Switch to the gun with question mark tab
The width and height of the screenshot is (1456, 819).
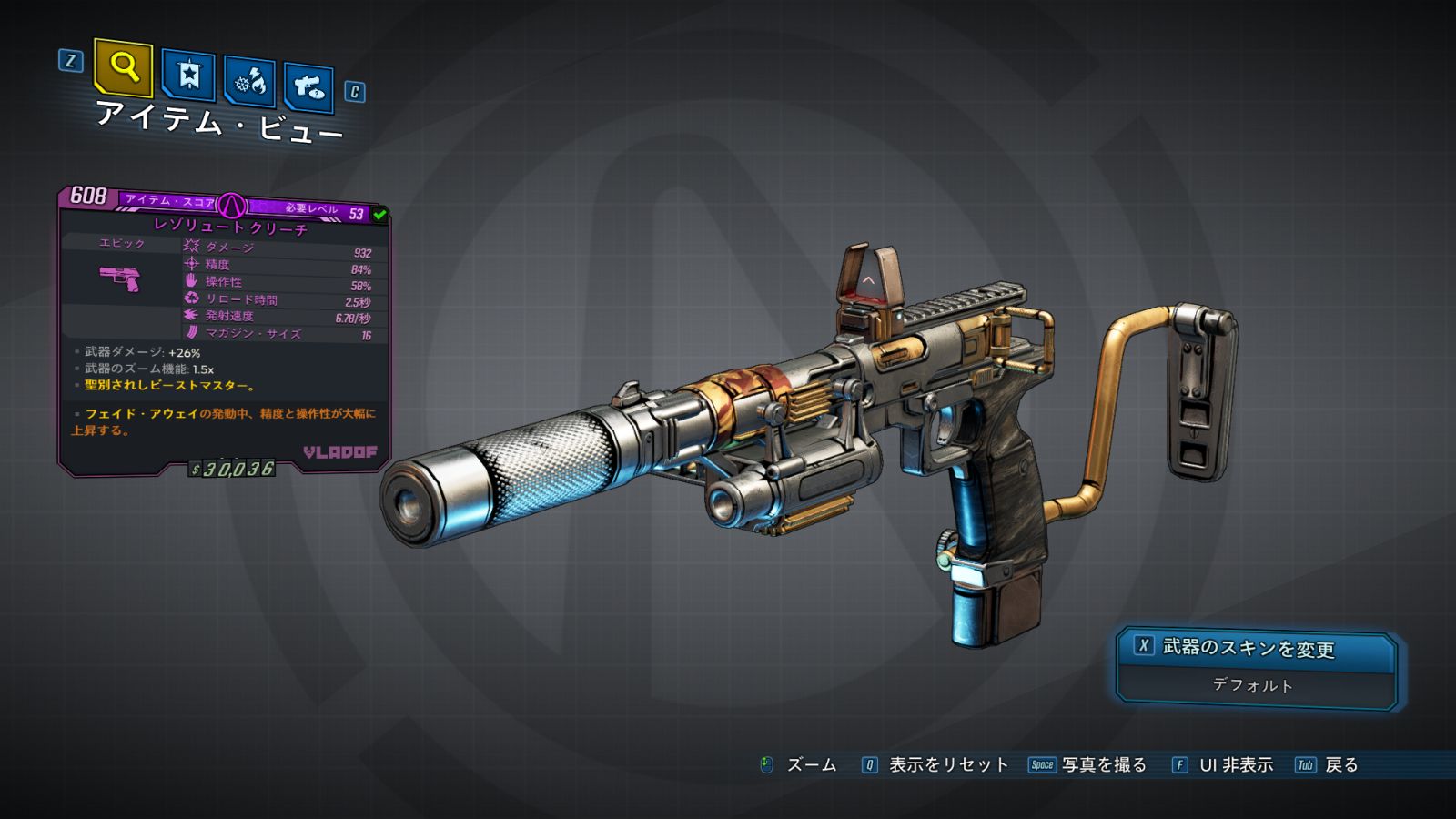coord(308,88)
